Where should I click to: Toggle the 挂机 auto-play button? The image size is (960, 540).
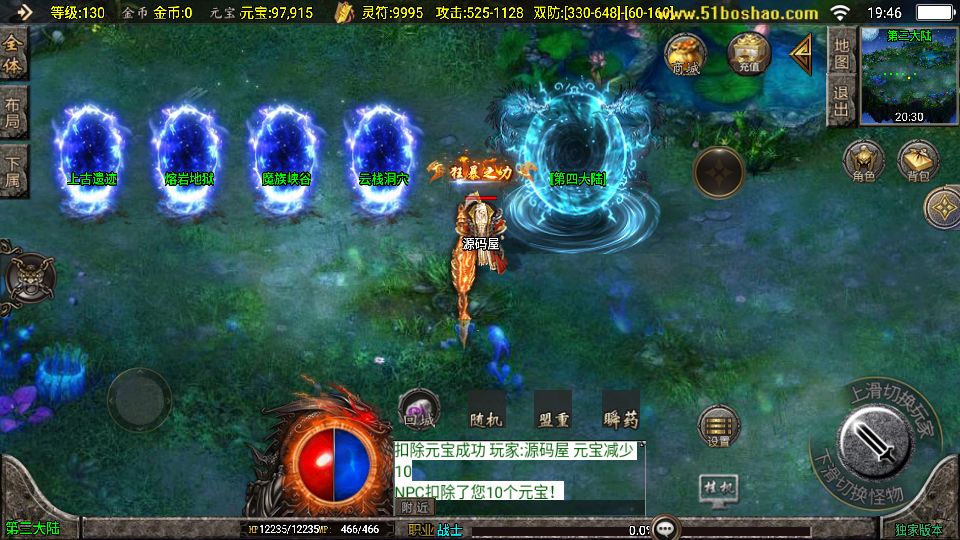[x=718, y=489]
